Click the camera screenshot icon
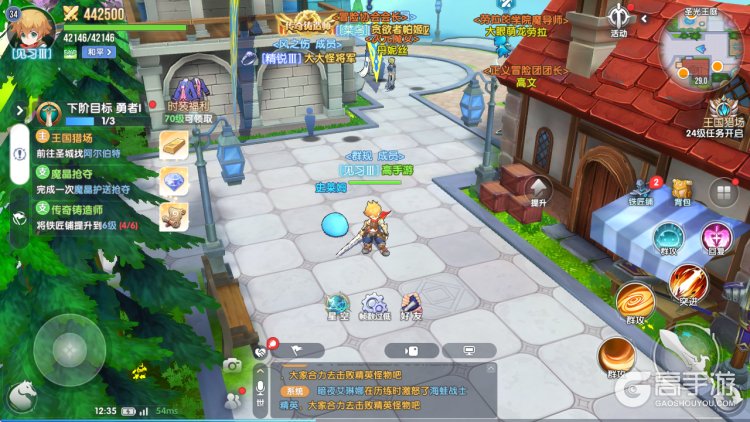 (232, 366)
